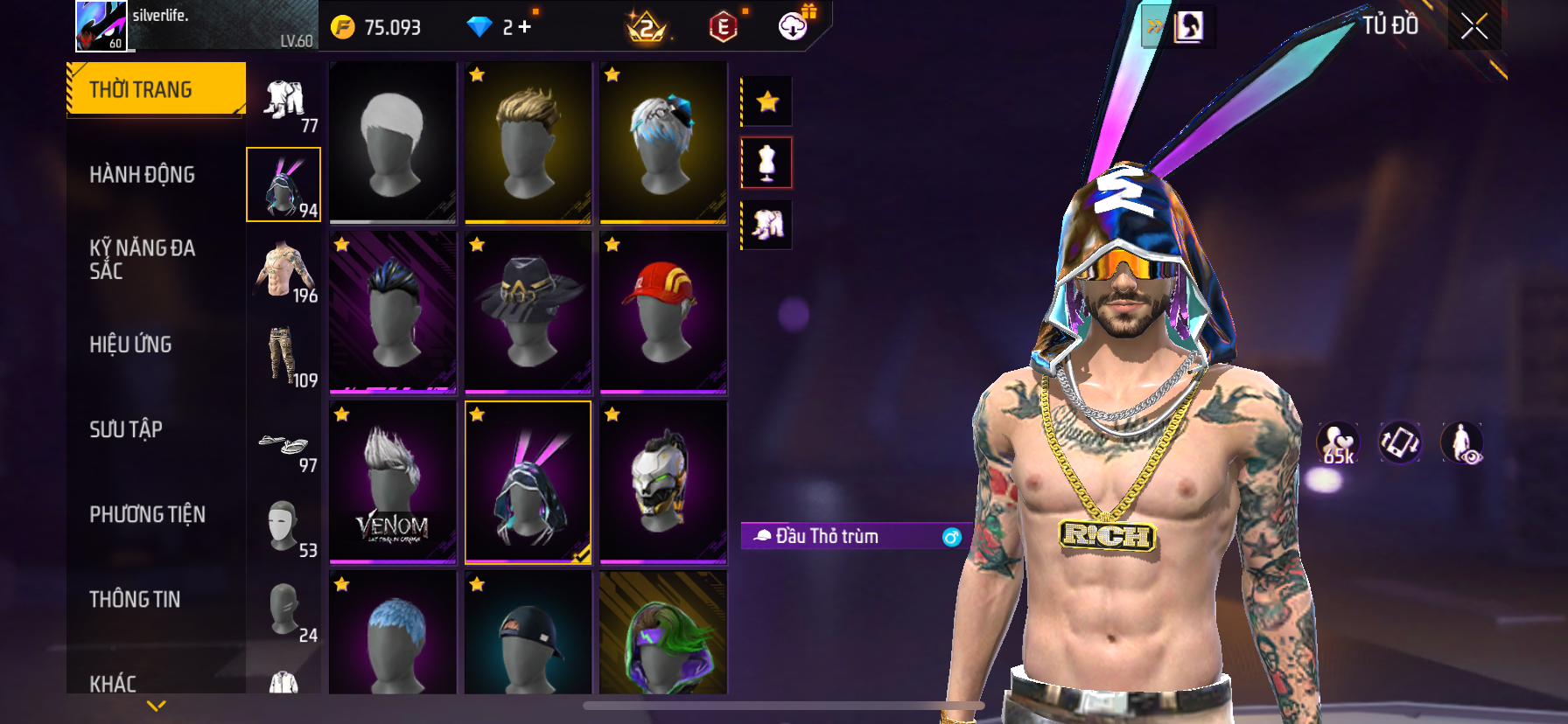
Task: Go to the SƯU TẬP tab
Action: point(126,429)
